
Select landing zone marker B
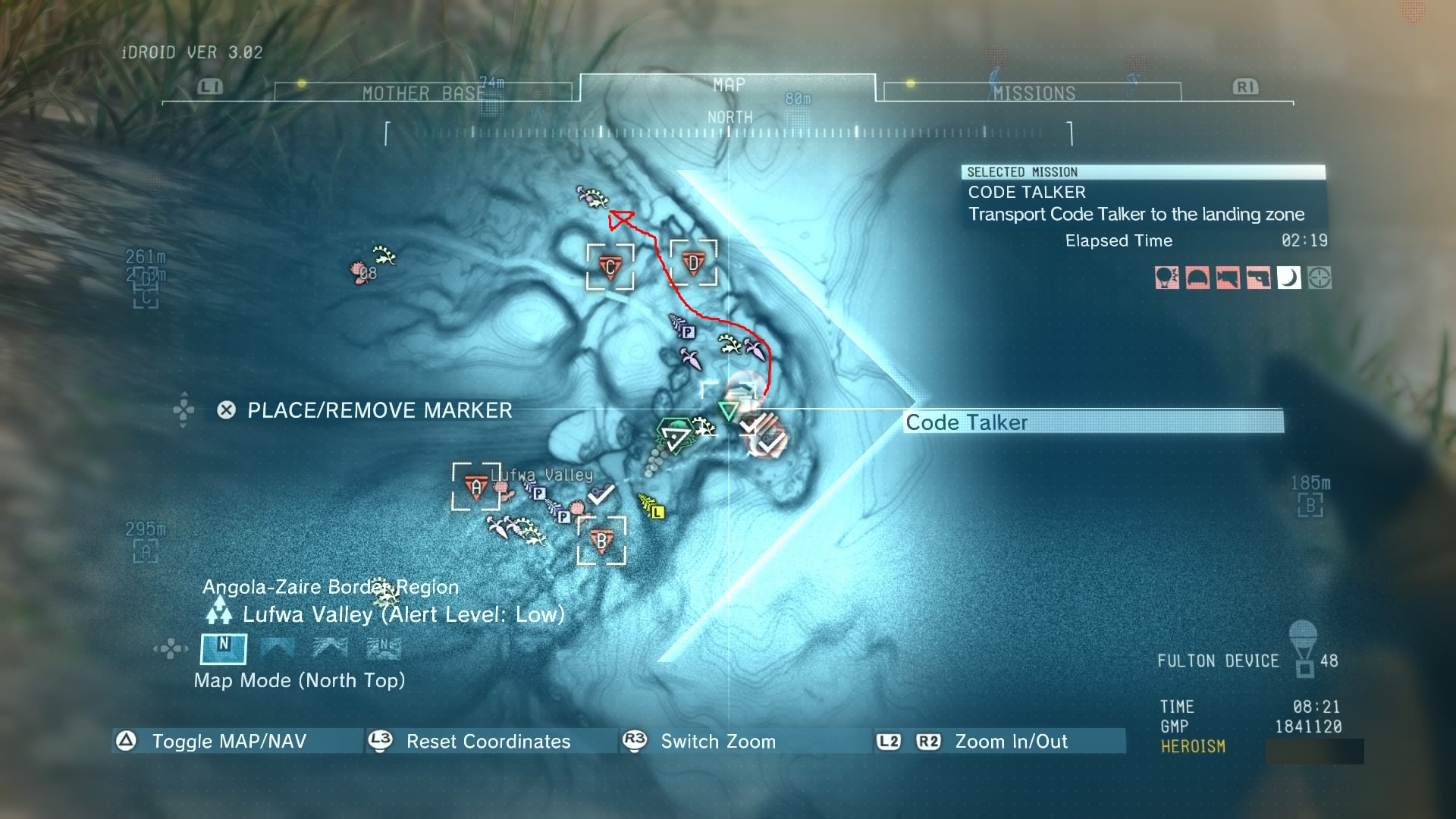601,541
